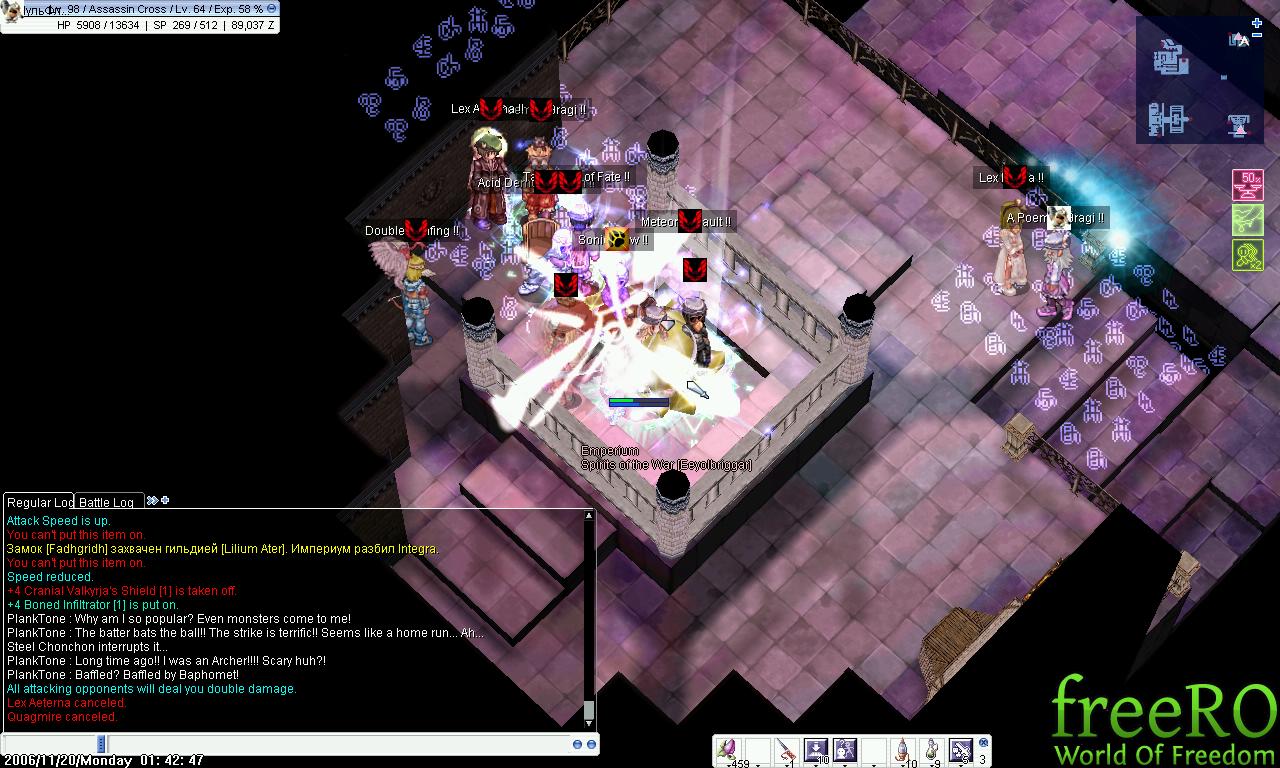The image size is (1280, 768).
Task: Zoom in the minimap with plus button
Action: 1257,23
